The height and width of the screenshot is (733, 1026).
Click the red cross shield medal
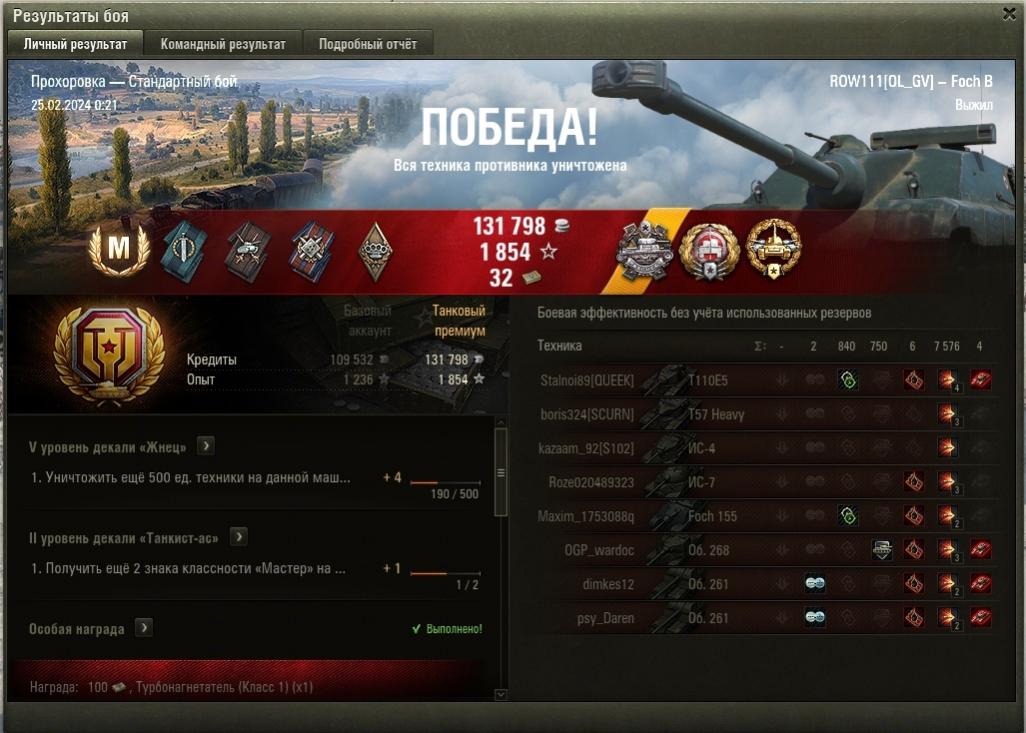709,250
